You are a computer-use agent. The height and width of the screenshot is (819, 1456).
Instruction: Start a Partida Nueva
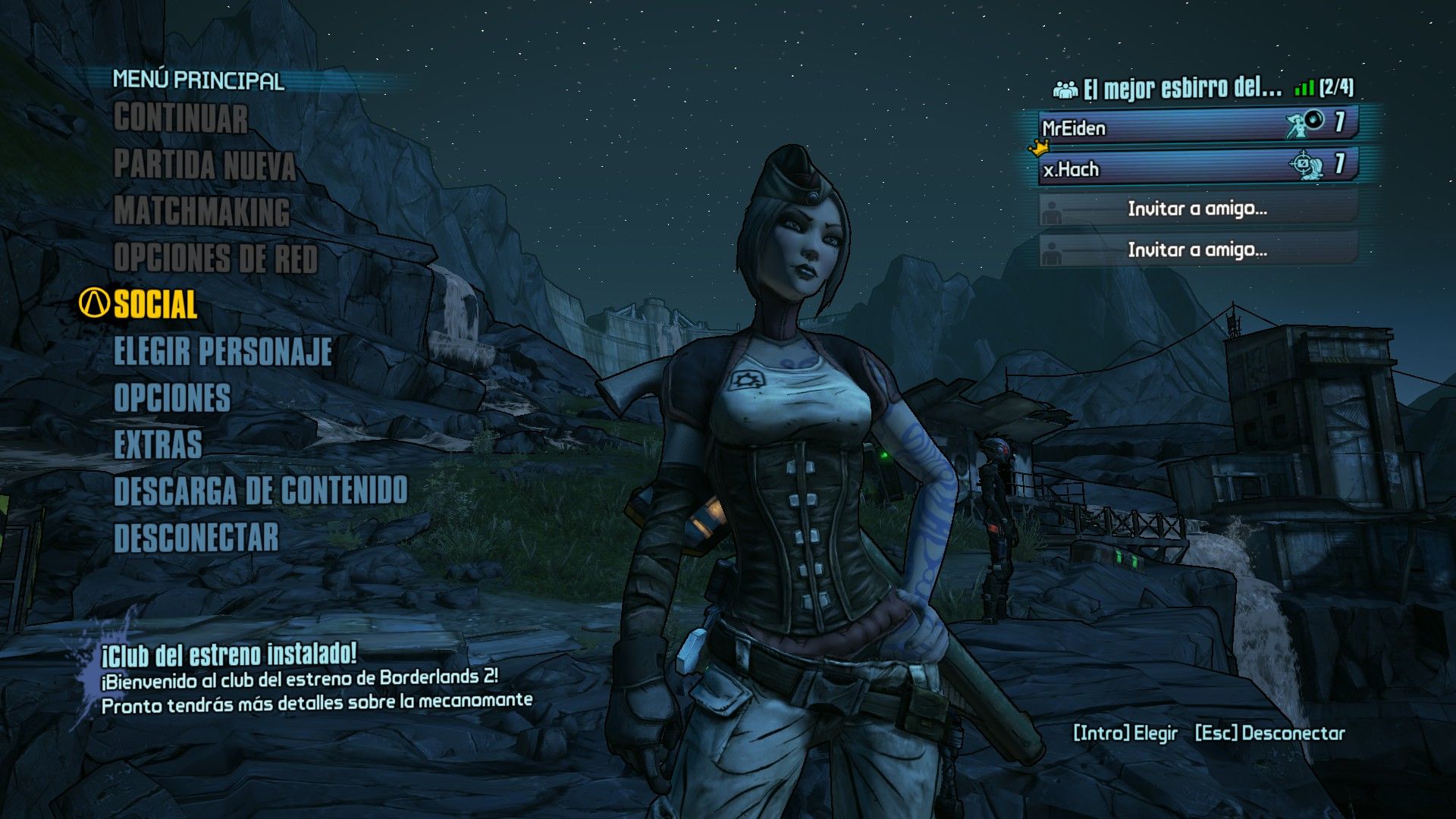point(205,165)
